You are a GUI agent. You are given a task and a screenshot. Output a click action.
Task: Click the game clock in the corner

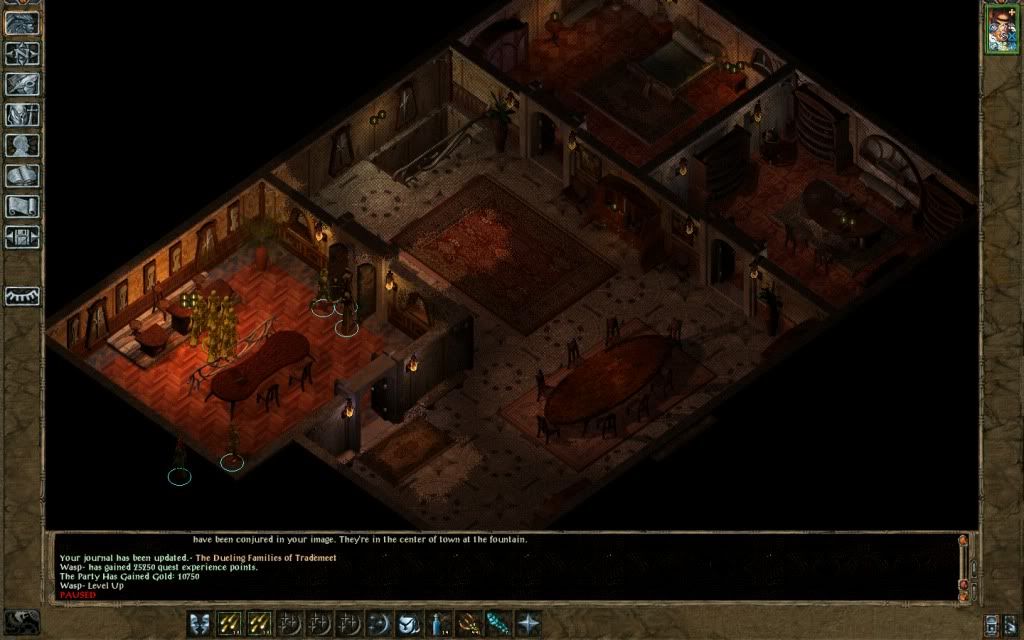[22, 622]
